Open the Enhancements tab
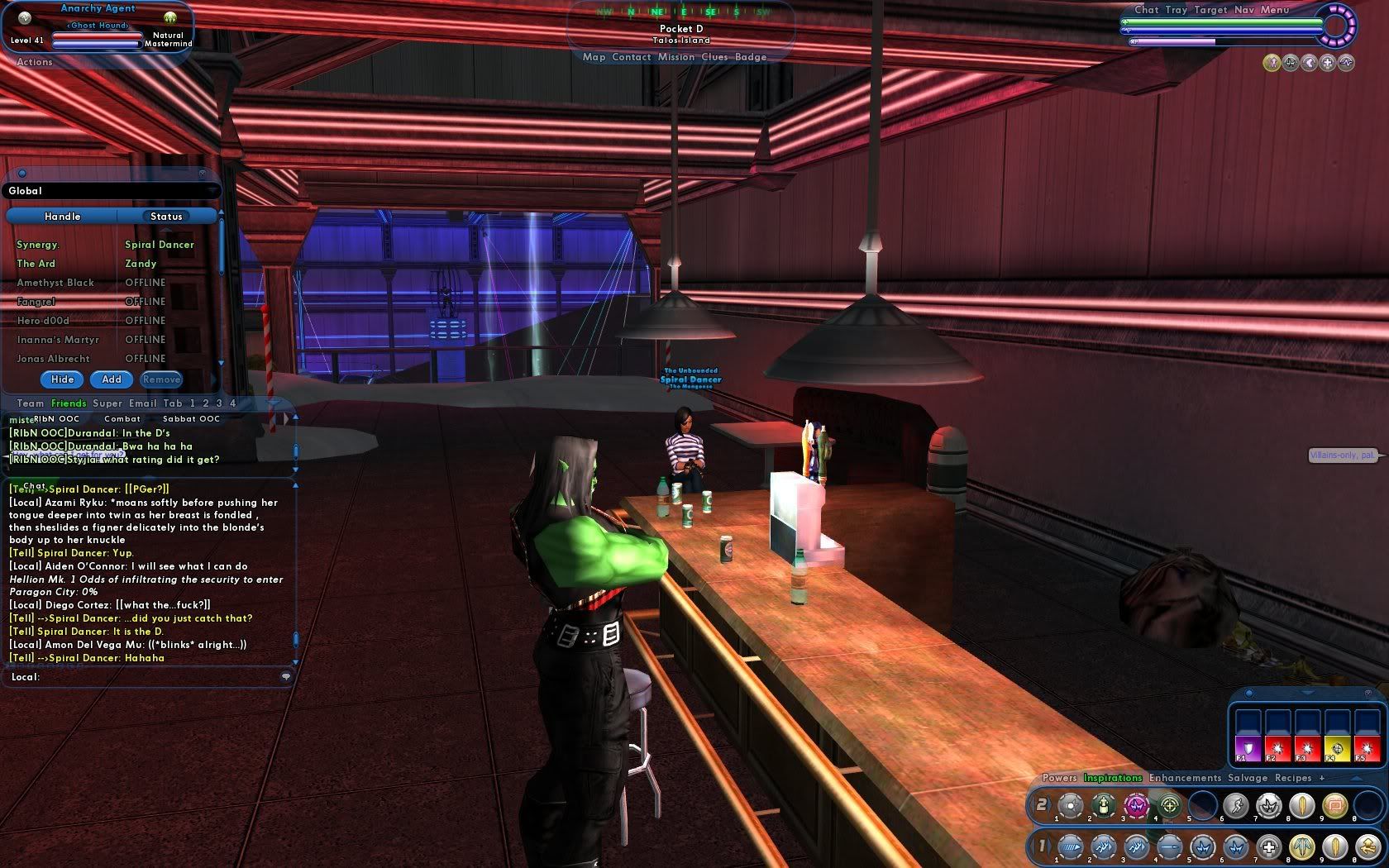 [1184, 778]
